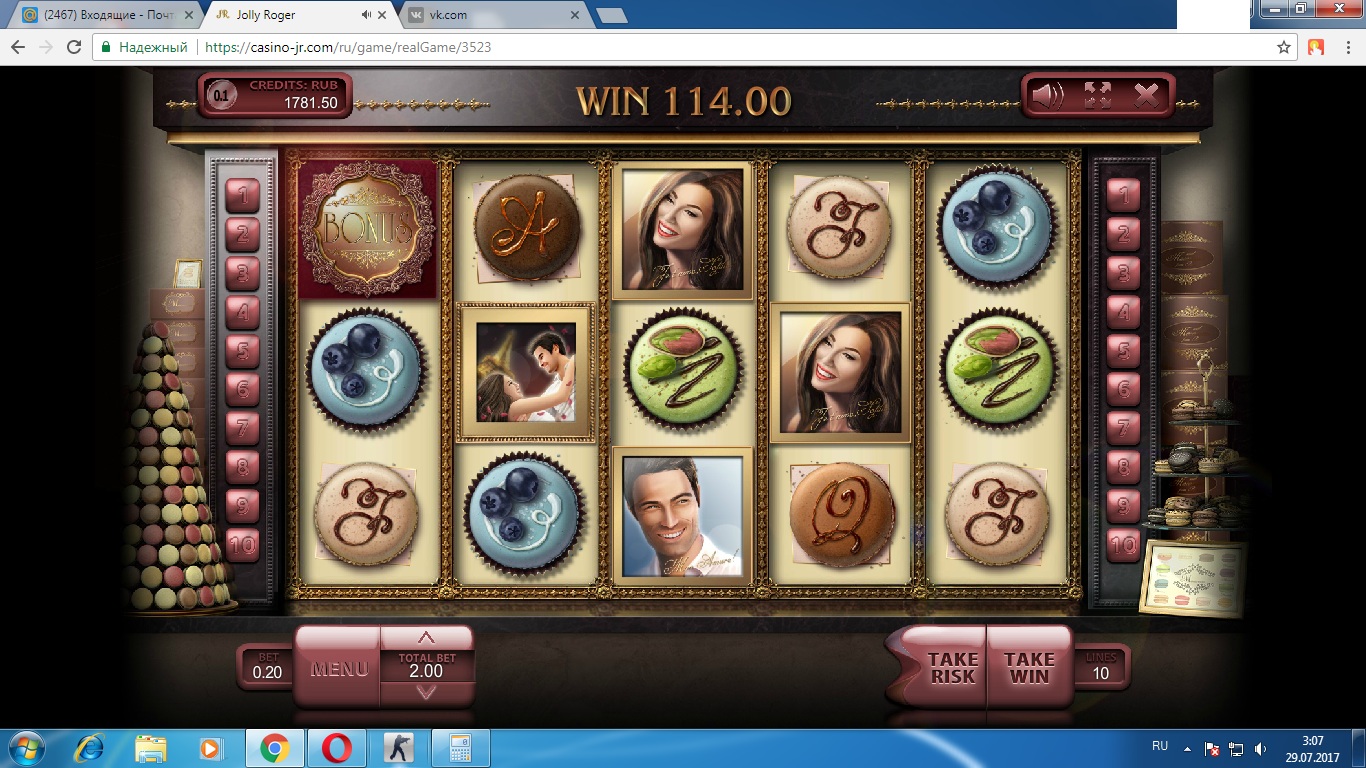The height and width of the screenshot is (768, 1366).
Task: Increase total bet with the up arrow
Action: pyautogui.click(x=426, y=637)
